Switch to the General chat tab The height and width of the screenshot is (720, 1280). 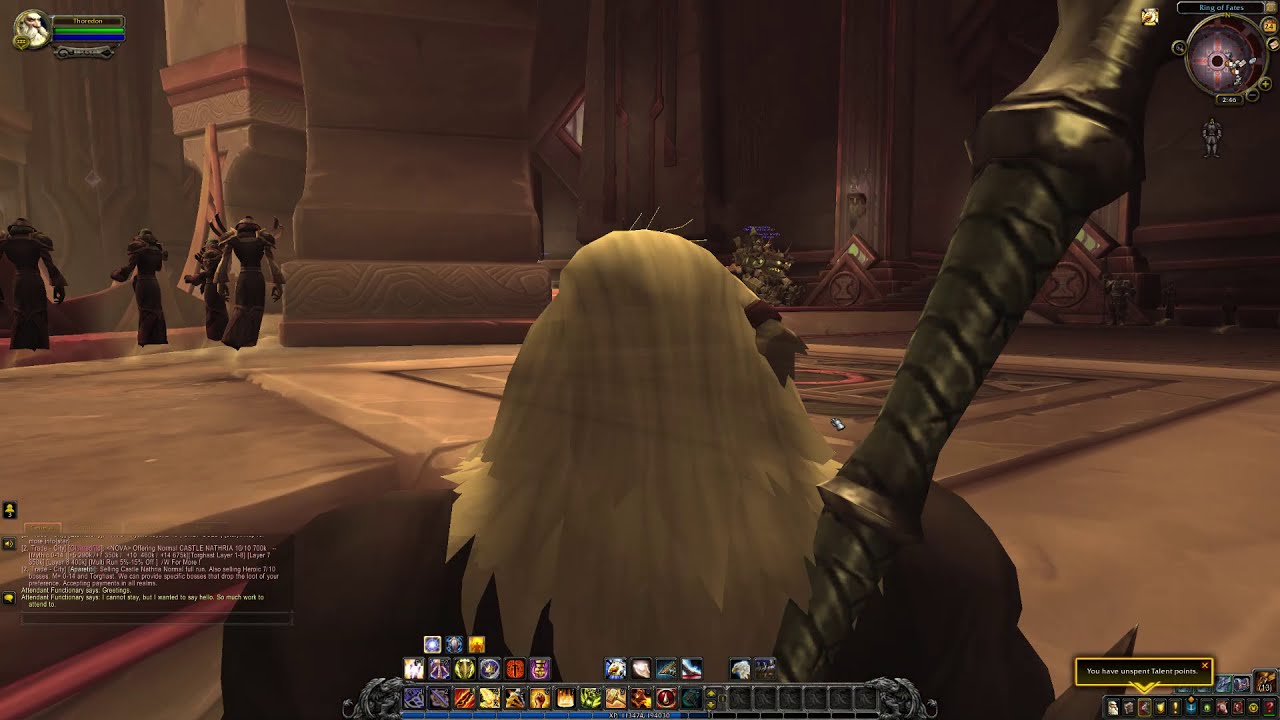point(42,526)
